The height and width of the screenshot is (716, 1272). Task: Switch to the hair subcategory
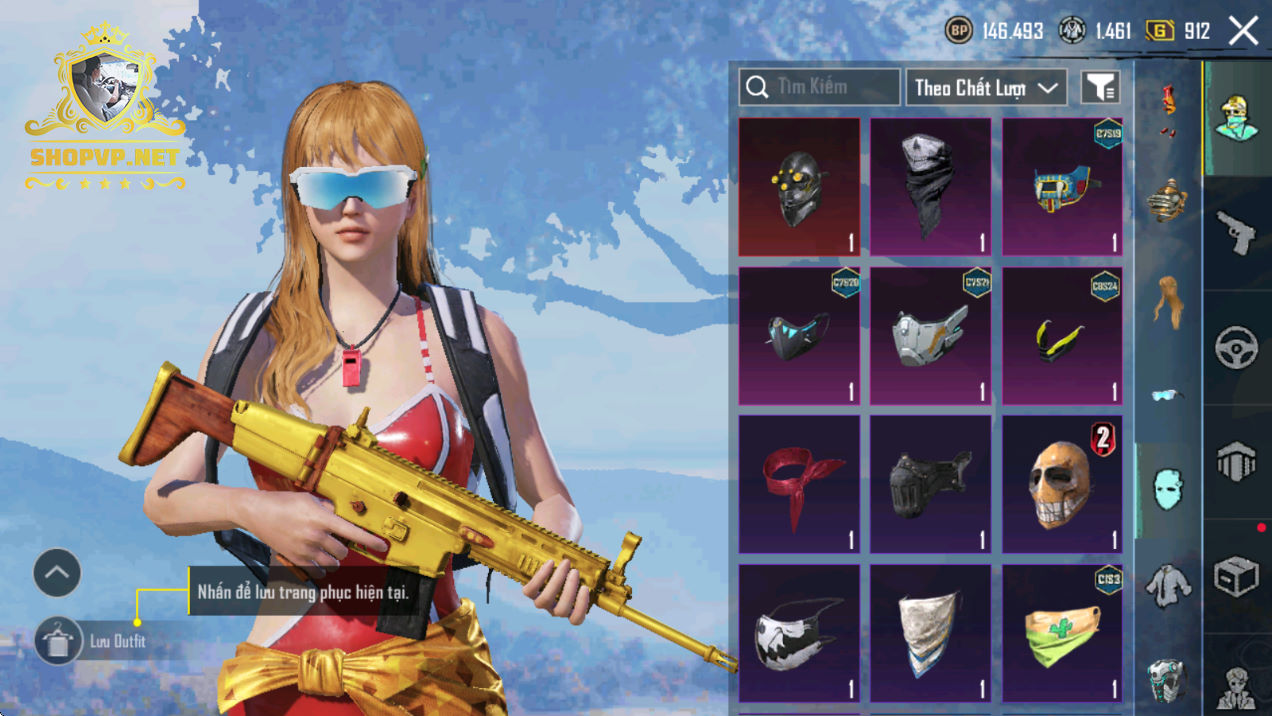pos(1167,298)
